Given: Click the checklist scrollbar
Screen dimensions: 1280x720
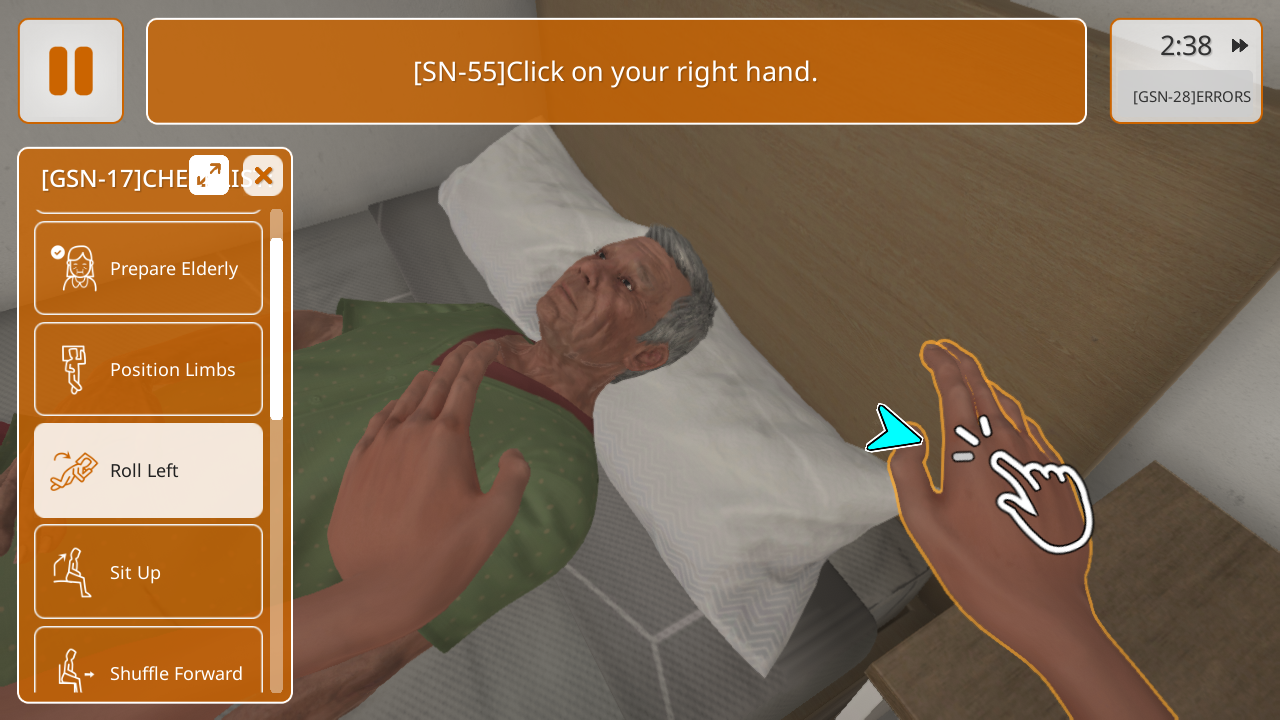Looking at the screenshot, I should pyautogui.click(x=276, y=330).
